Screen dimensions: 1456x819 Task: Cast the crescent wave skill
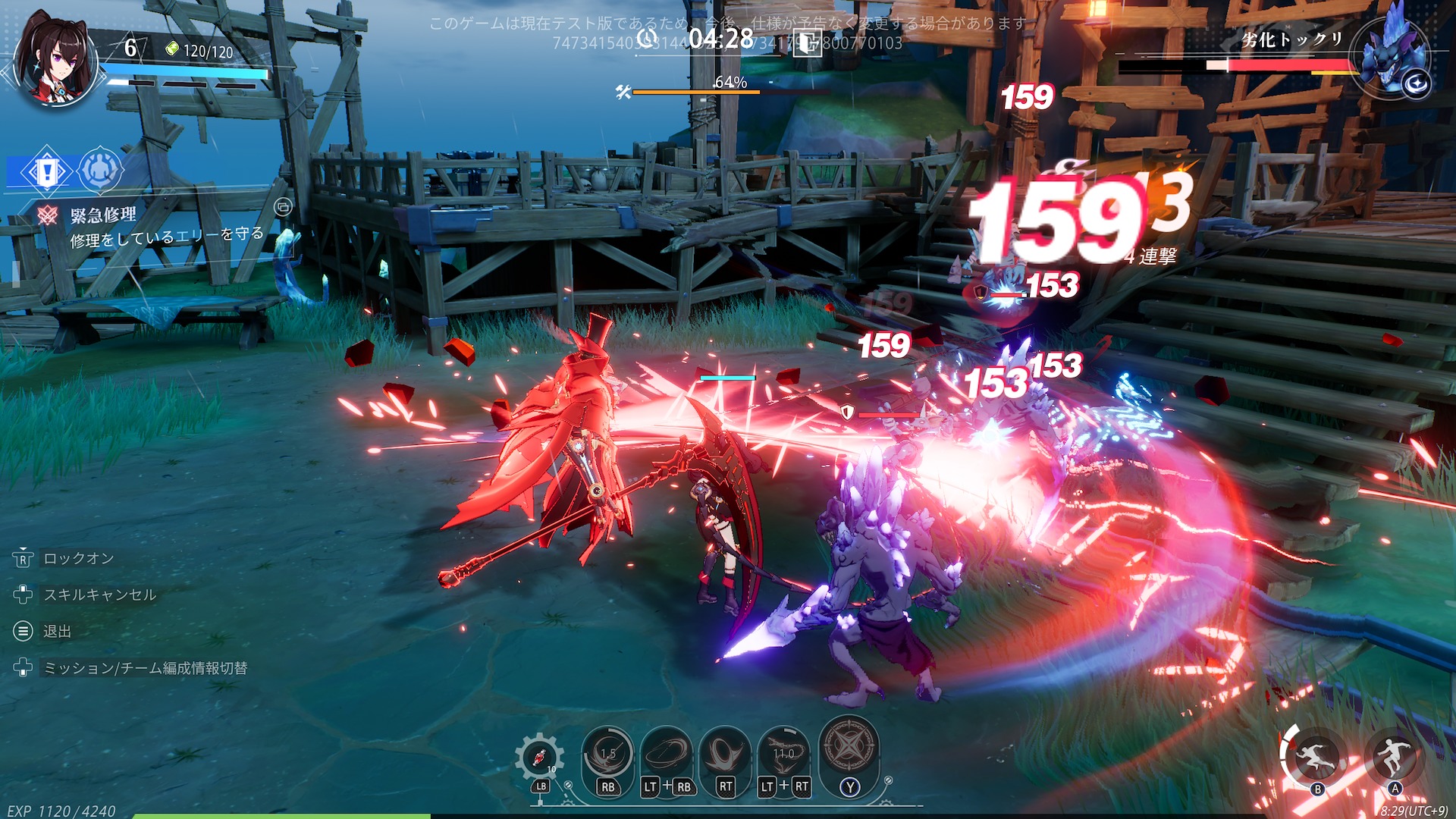[725, 753]
